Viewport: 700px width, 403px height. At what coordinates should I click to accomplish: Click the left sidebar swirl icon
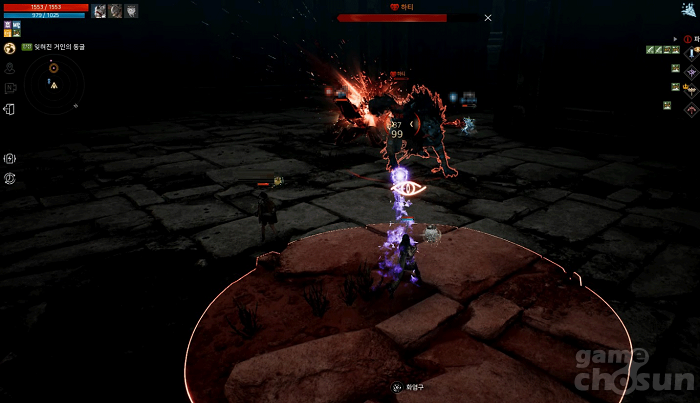click(x=9, y=178)
